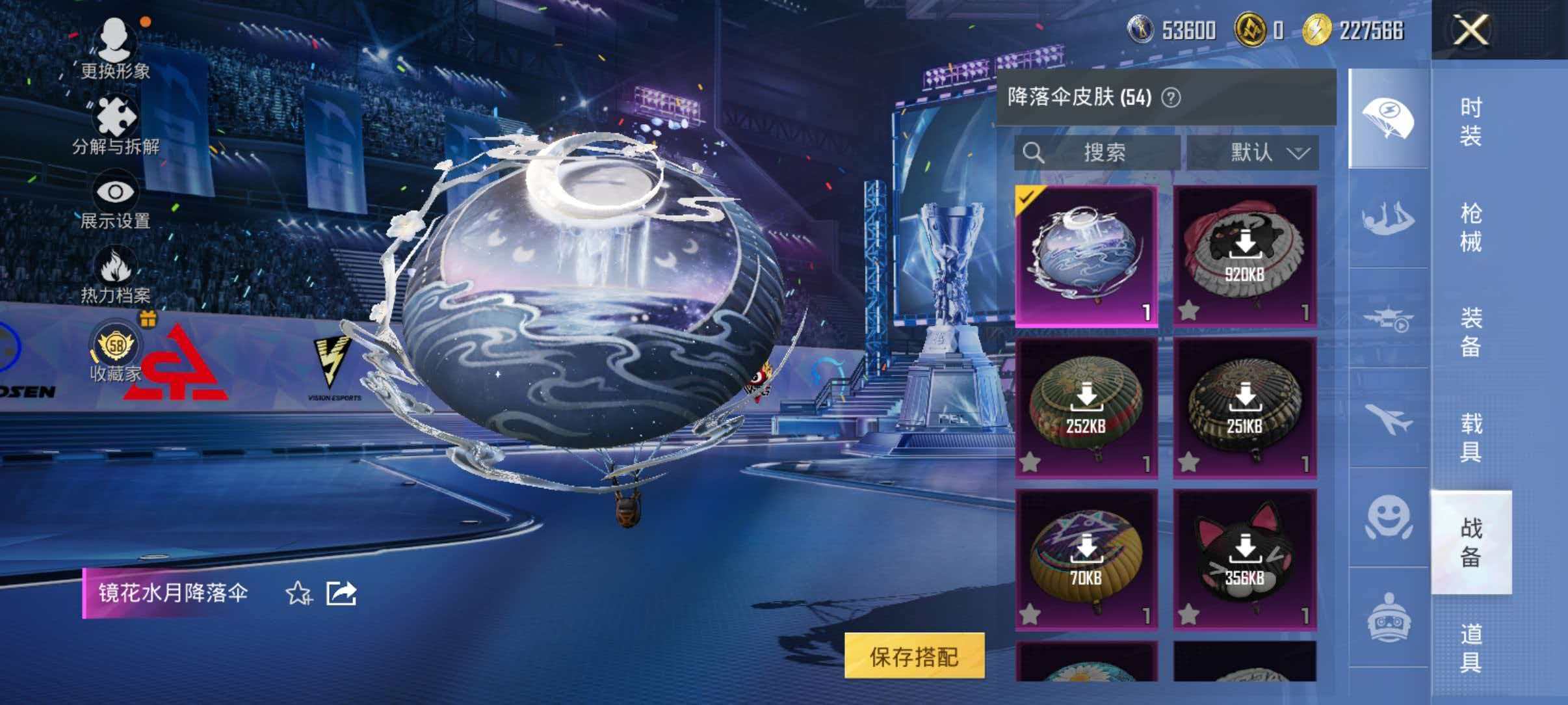Open the 默认 sorting dropdown
1568x705 pixels.
(x=1251, y=153)
